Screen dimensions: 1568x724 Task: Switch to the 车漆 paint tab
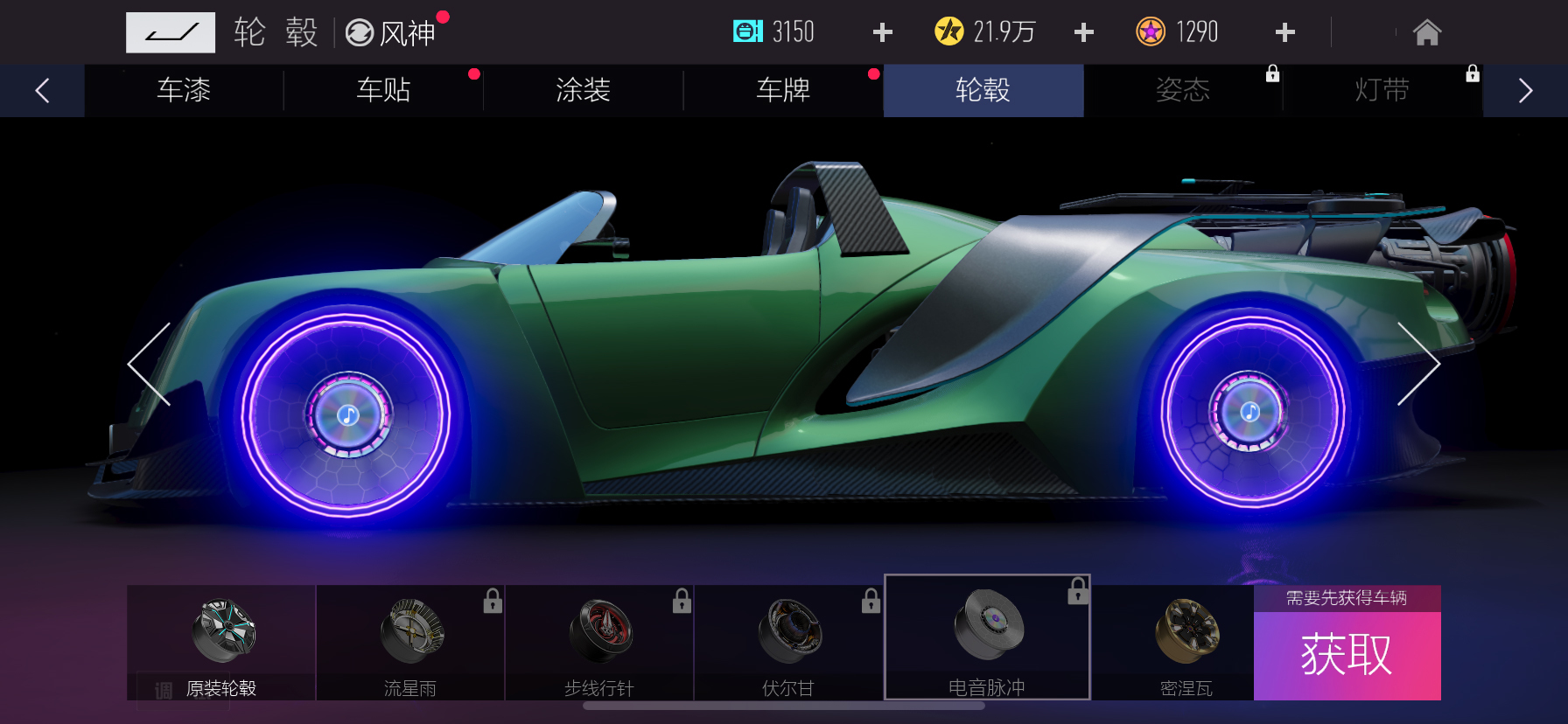[184, 90]
